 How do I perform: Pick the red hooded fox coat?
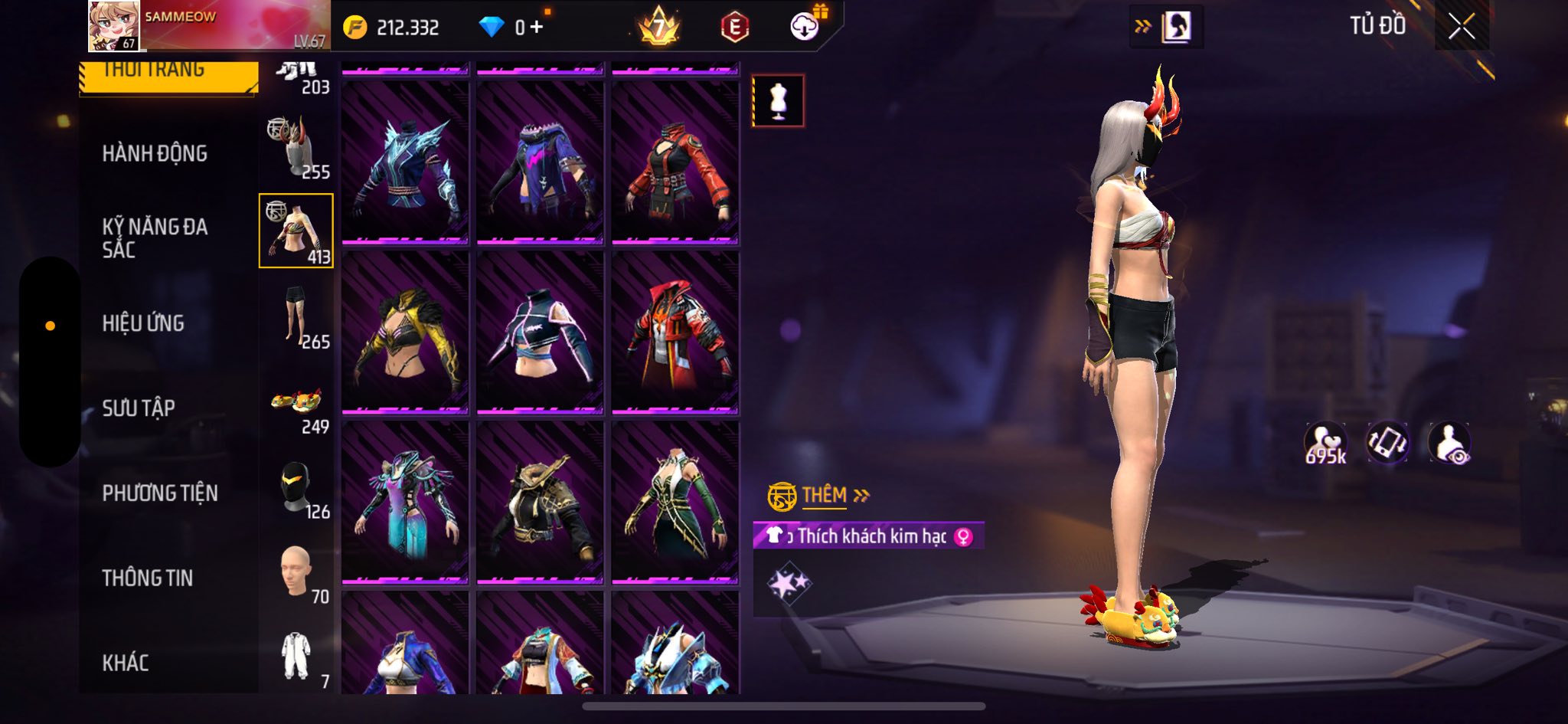[675, 333]
